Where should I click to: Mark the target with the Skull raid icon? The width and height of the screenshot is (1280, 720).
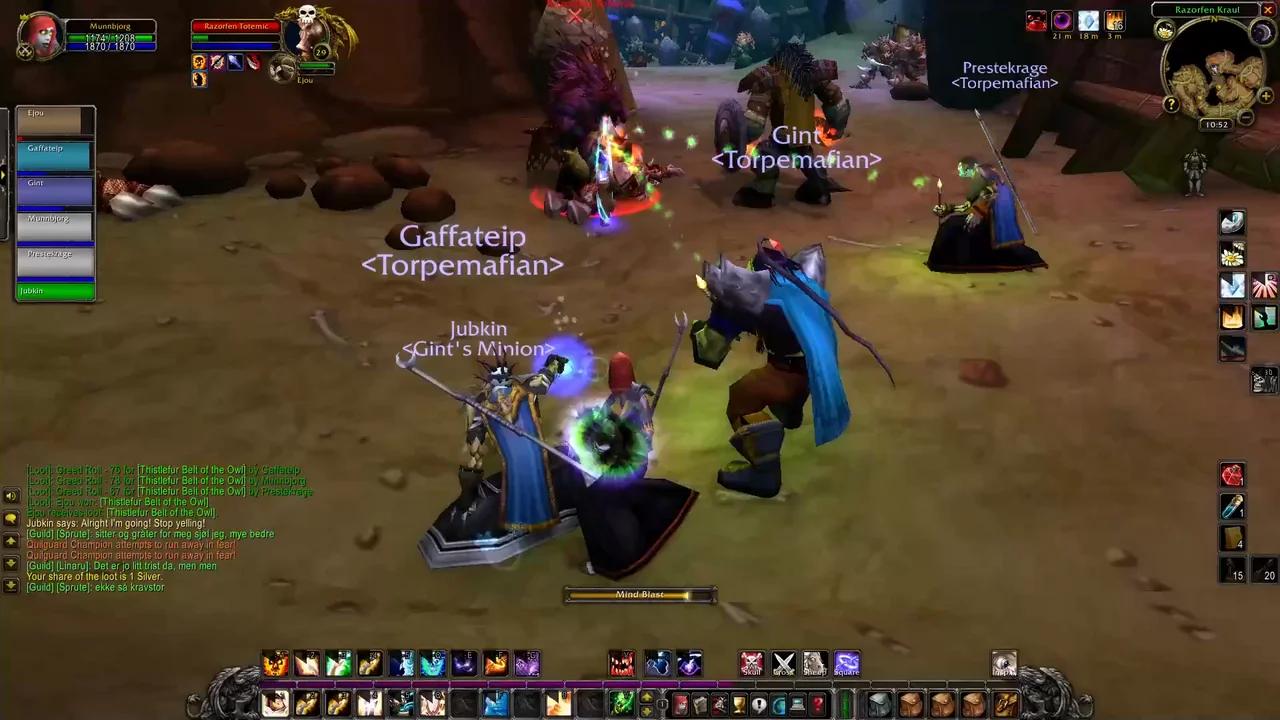click(751, 662)
